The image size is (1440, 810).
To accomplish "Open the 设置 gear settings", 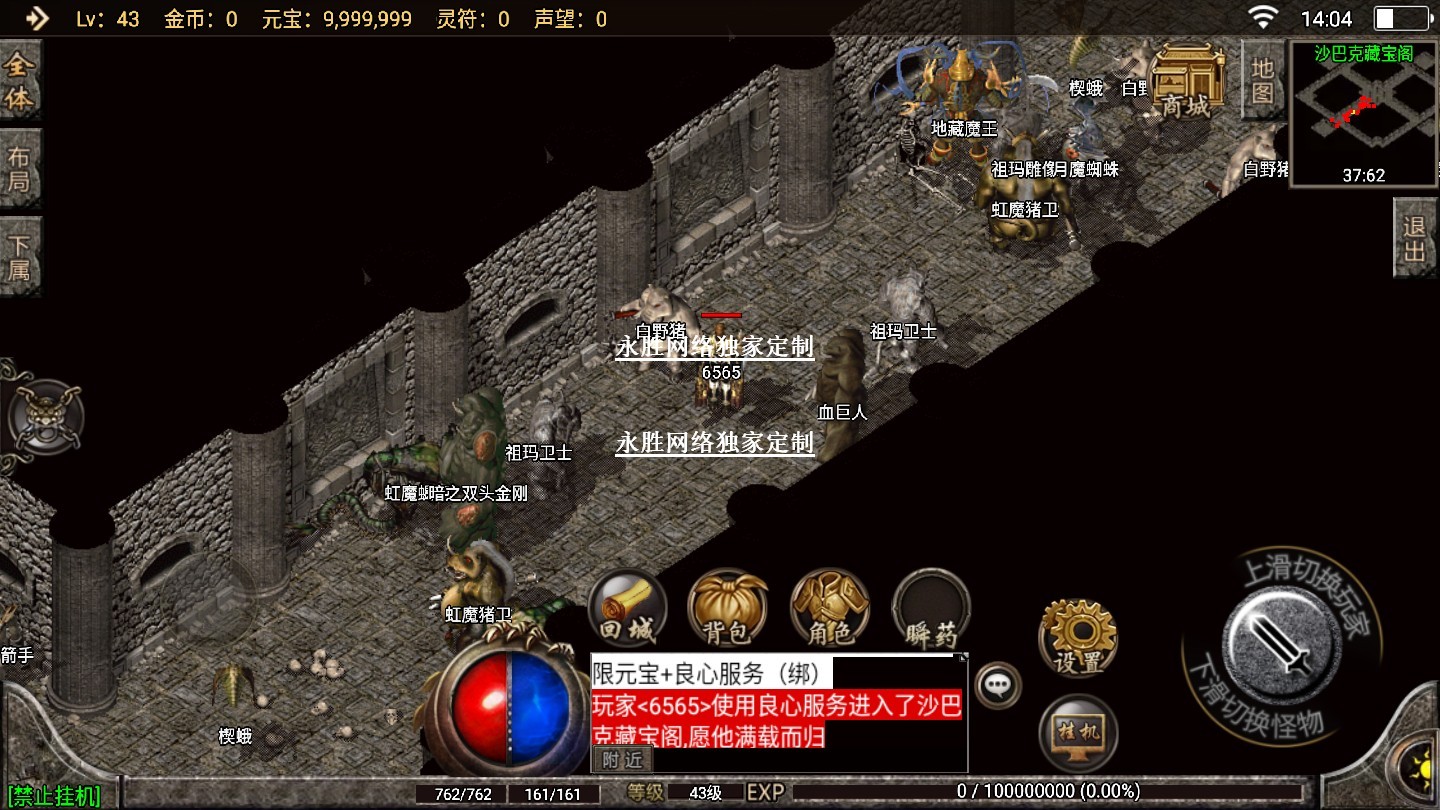I will pos(1077,638).
